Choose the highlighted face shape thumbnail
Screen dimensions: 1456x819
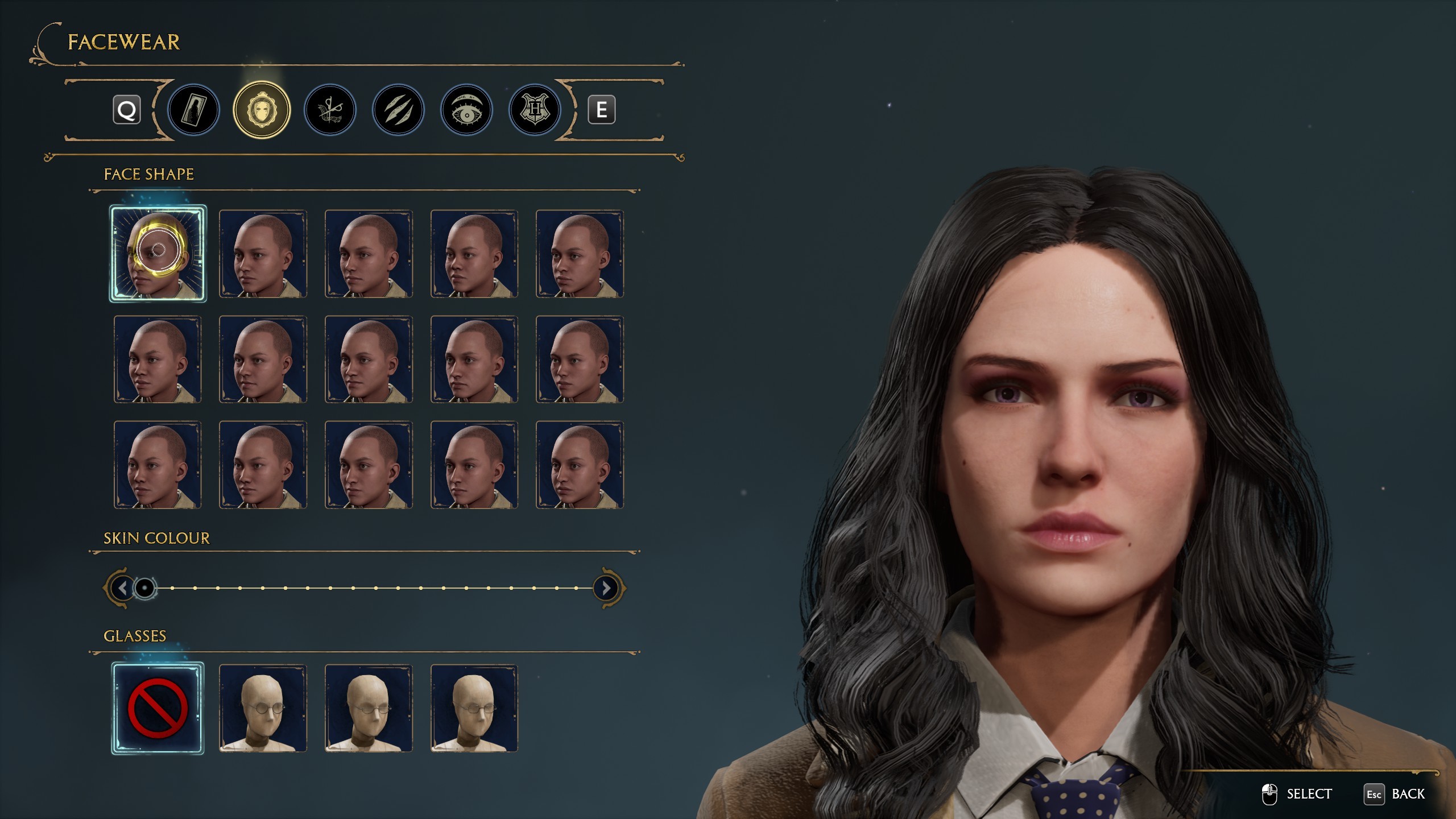(158, 253)
